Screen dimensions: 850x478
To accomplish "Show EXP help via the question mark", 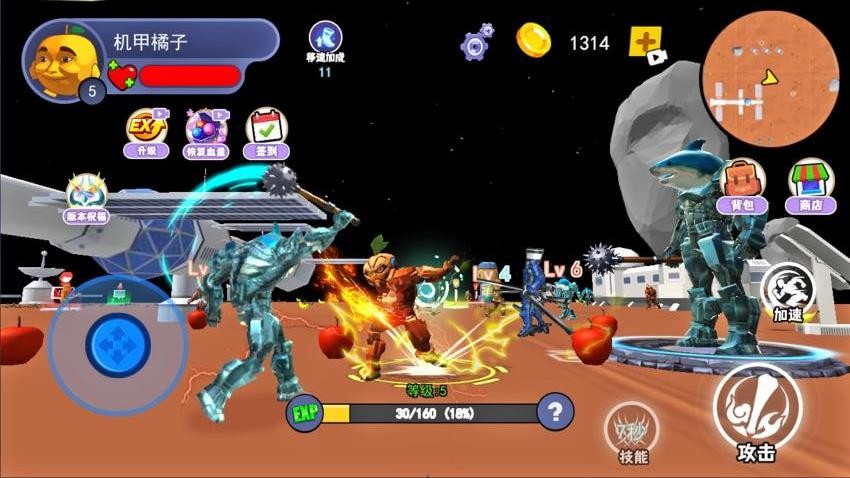I will point(555,411).
